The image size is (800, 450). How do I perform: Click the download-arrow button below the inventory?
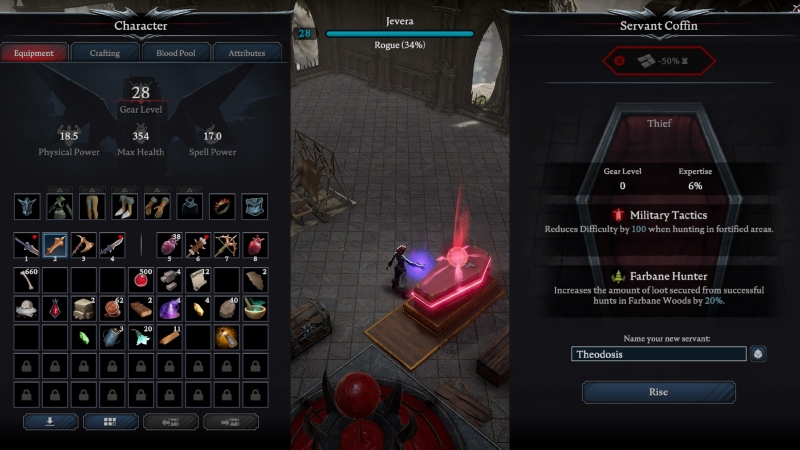(50, 422)
